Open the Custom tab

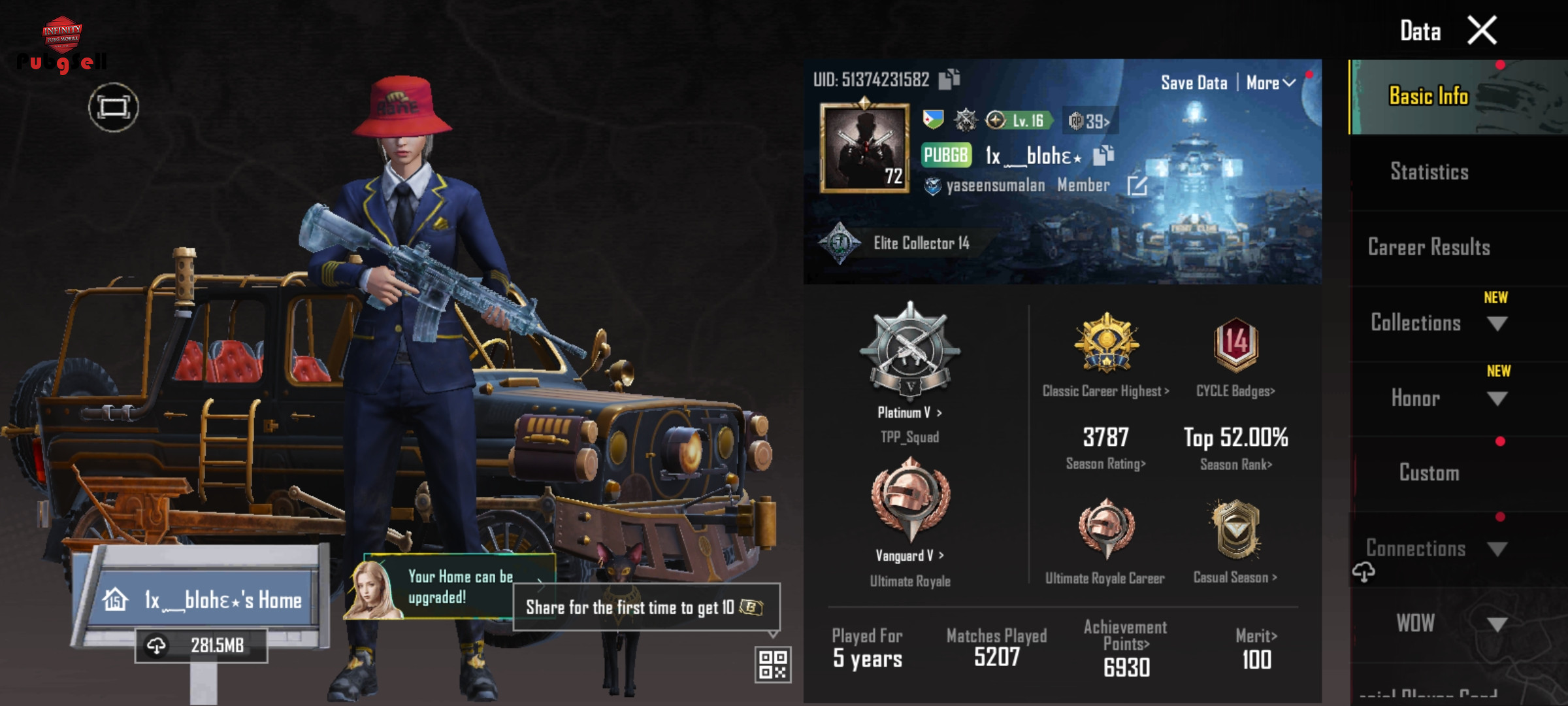[x=1429, y=473]
